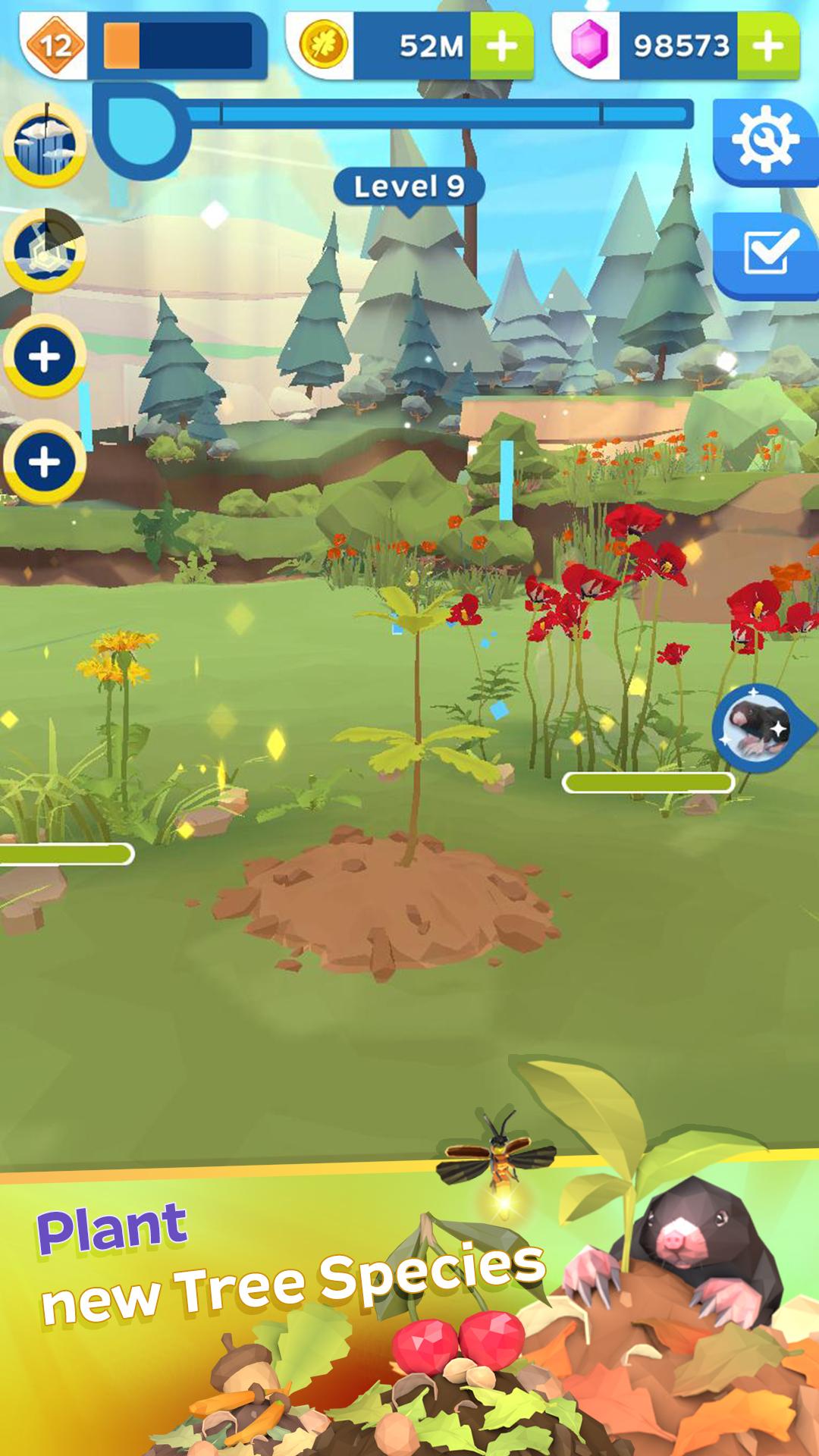Open the player level 12 badge
The width and height of the screenshot is (819, 1456).
[x=55, y=45]
